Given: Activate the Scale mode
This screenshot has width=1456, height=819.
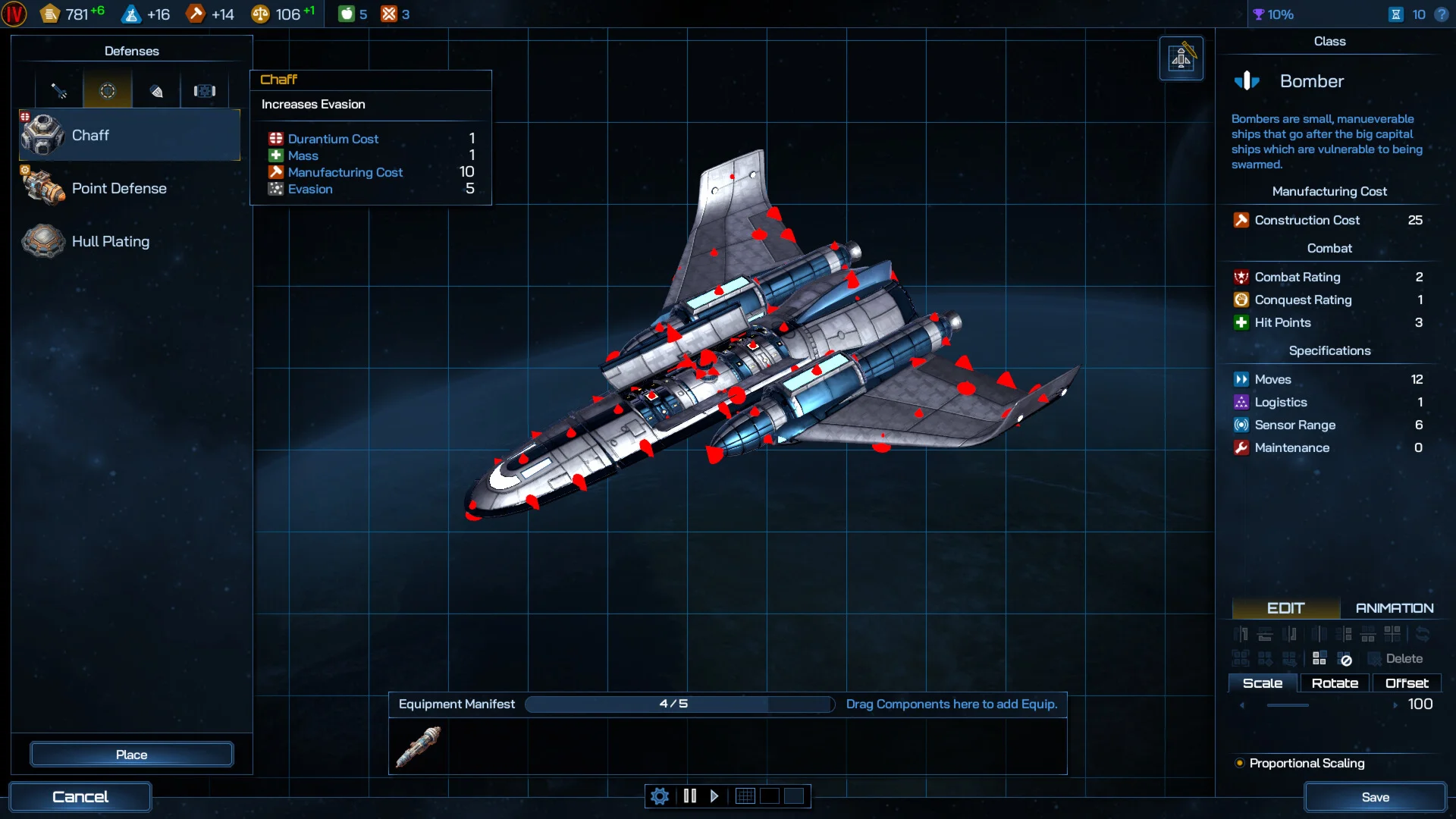Looking at the screenshot, I should (x=1263, y=683).
